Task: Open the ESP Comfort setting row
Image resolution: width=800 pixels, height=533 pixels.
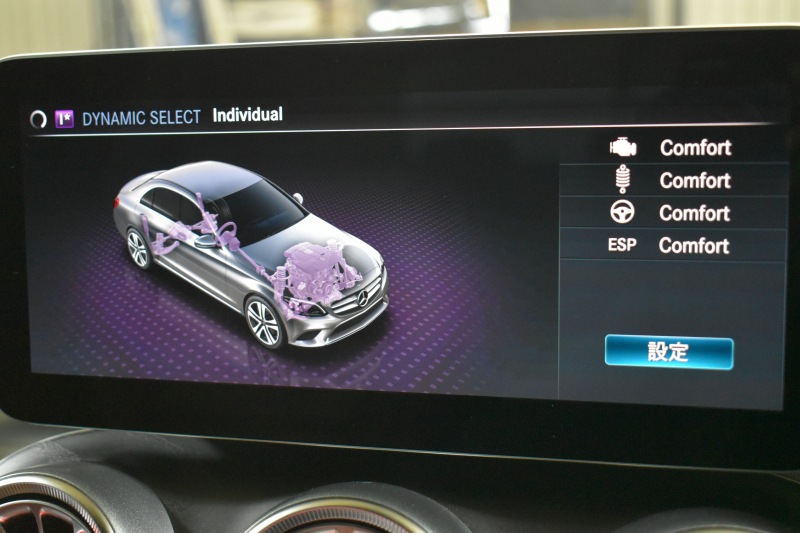Action: click(672, 245)
